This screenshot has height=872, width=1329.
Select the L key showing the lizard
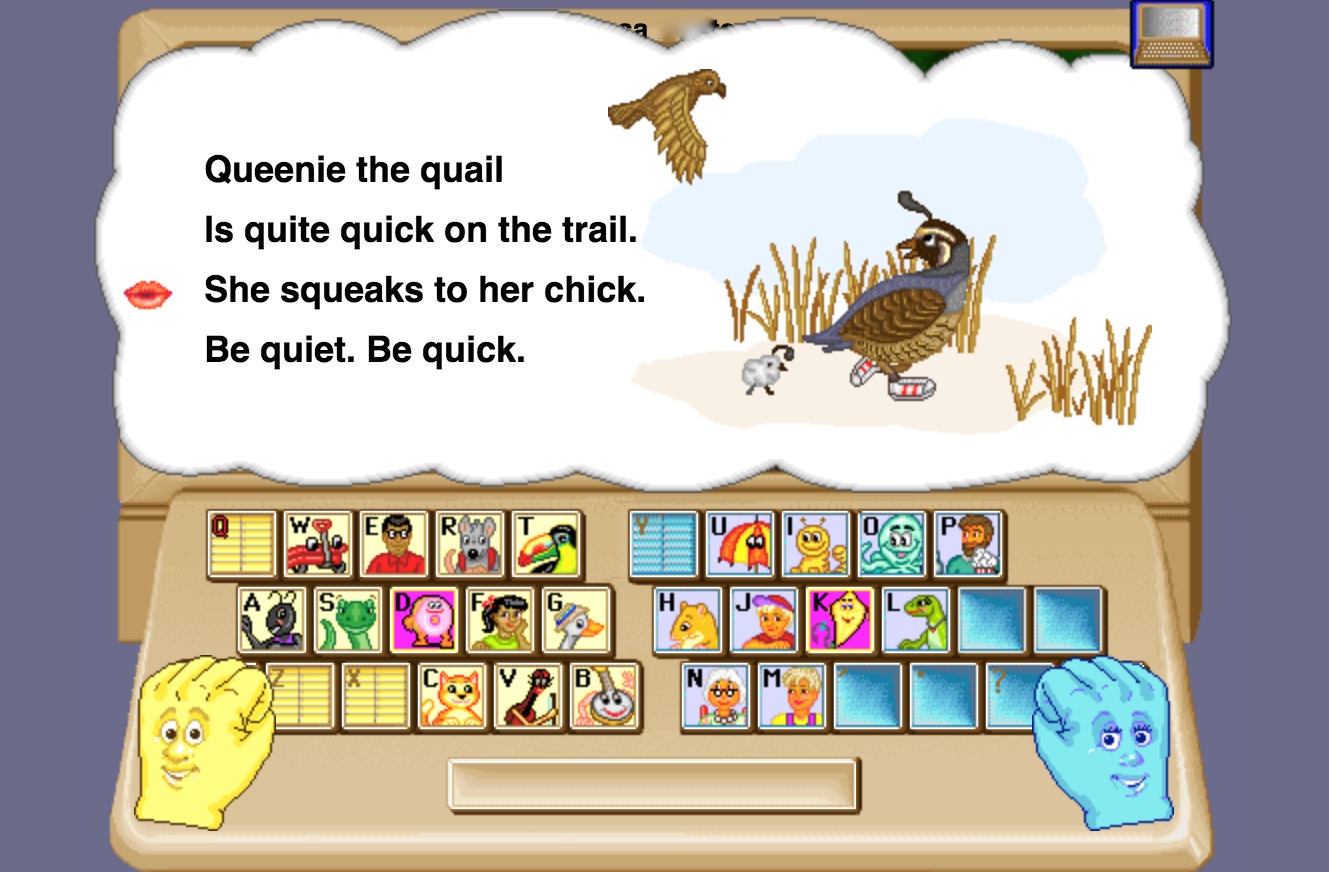pyautogui.click(x=916, y=622)
